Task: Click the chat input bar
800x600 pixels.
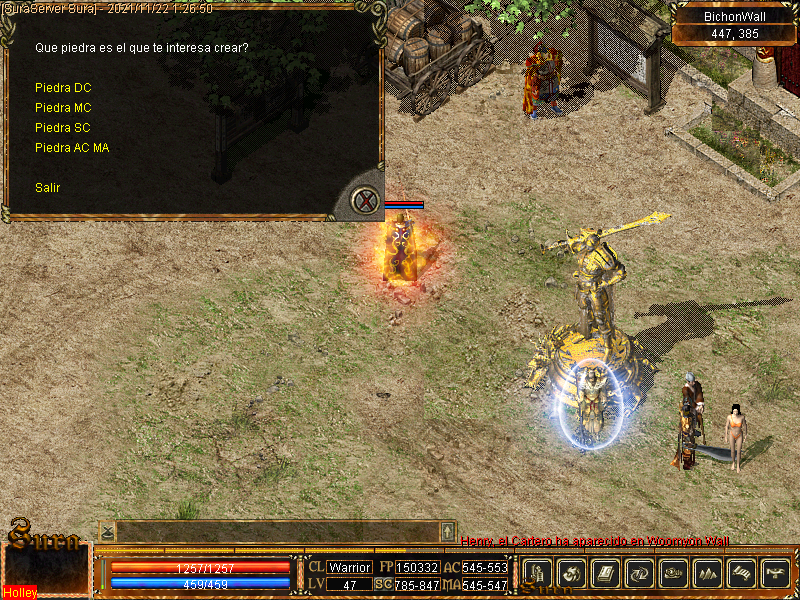Action: point(277,531)
